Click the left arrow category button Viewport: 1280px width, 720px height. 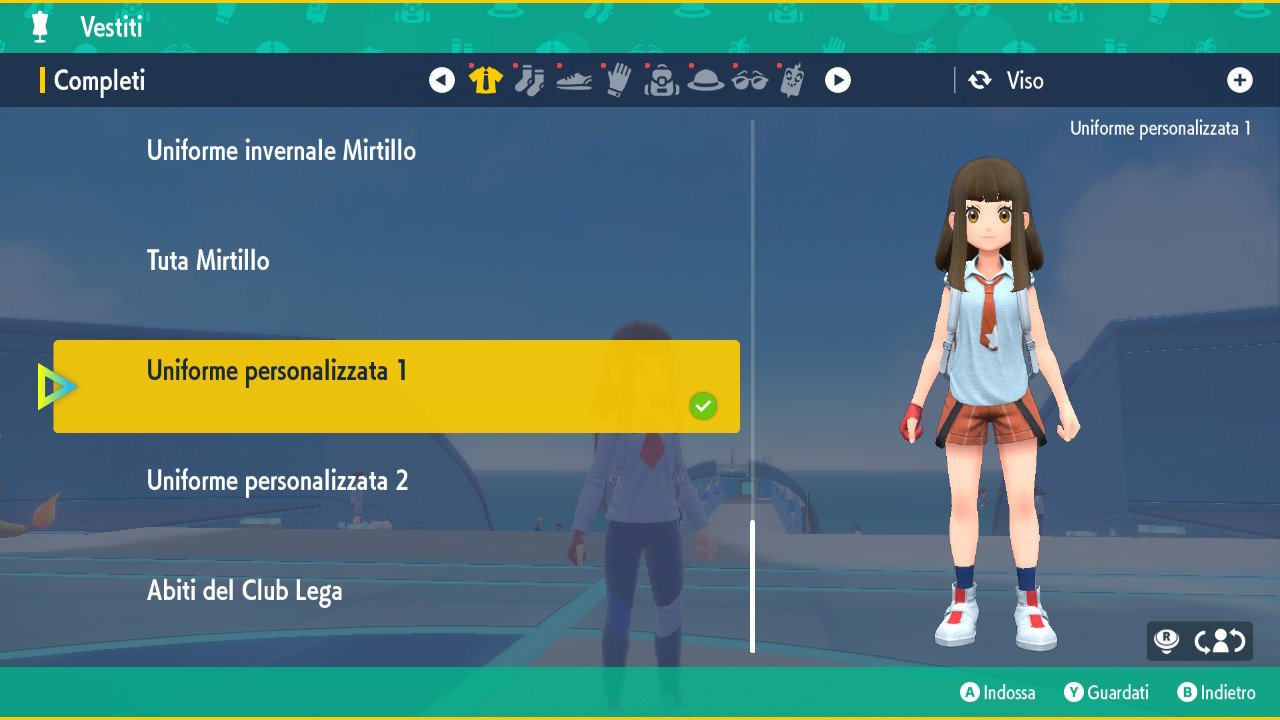[x=442, y=81]
